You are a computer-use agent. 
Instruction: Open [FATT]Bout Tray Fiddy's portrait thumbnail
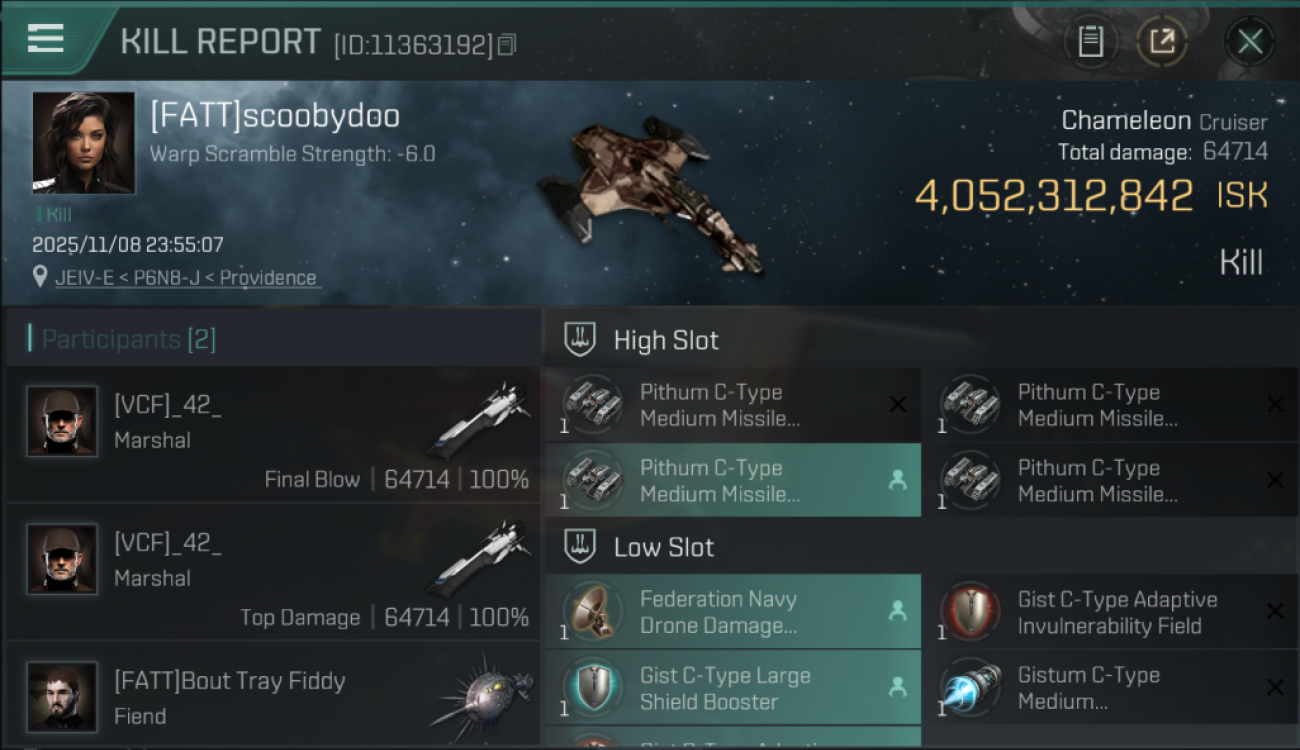pos(62,697)
